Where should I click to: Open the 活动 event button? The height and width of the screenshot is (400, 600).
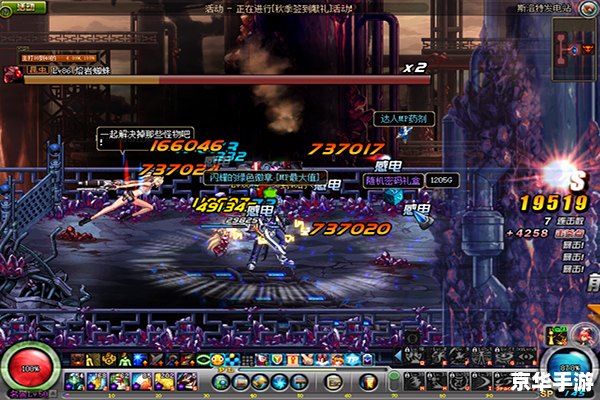[x=27, y=7]
